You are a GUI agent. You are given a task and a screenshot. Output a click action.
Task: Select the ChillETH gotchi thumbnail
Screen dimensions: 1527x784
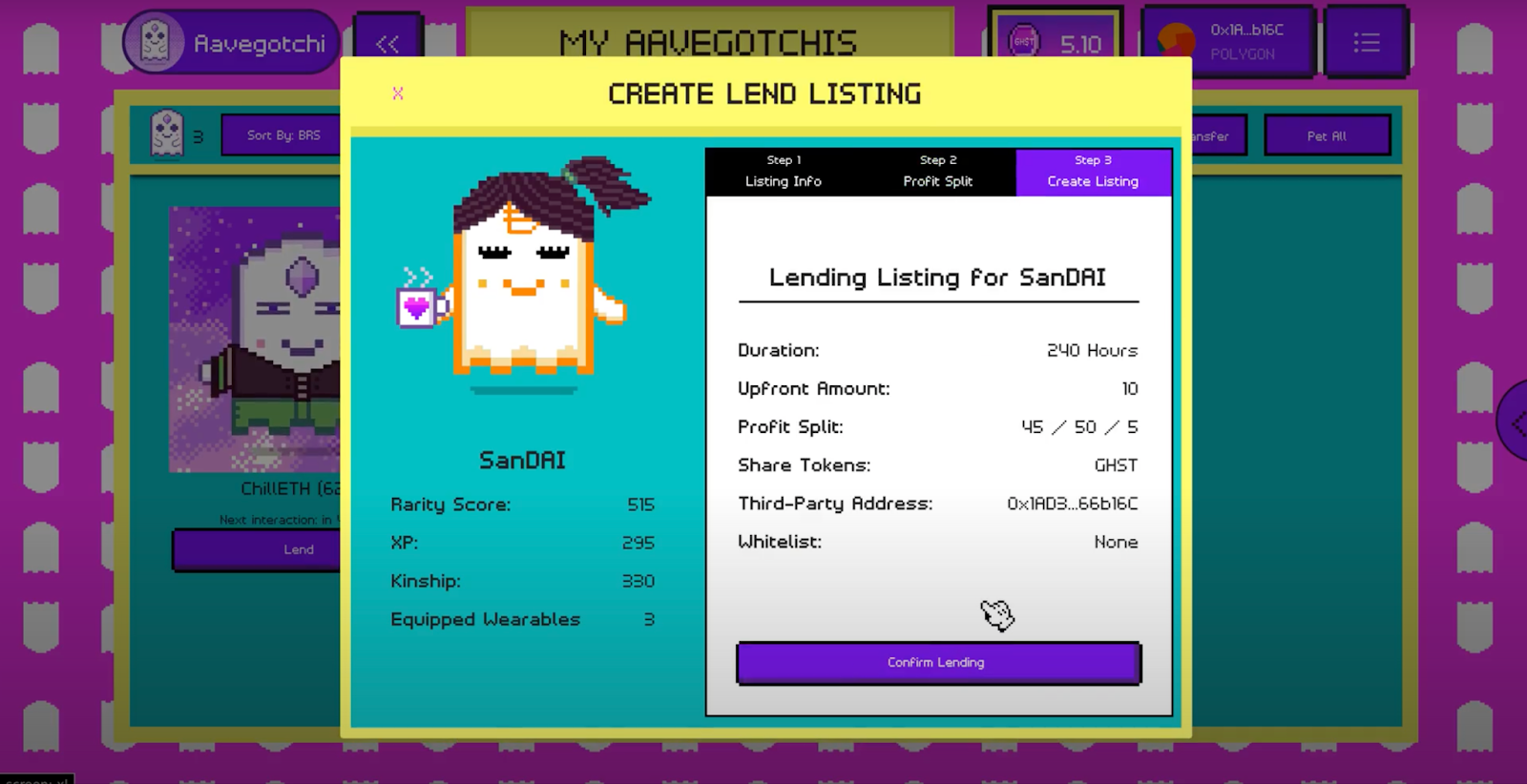pyautogui.click(x=256, y=340)
